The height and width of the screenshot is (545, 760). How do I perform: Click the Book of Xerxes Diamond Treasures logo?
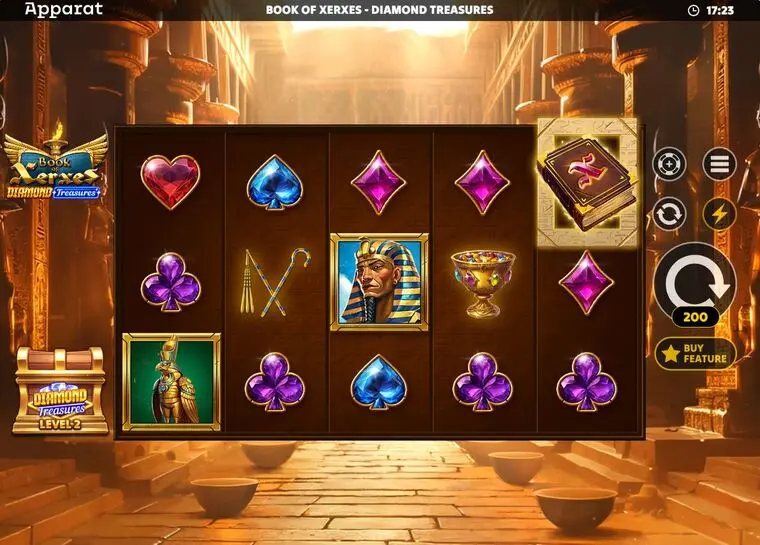tap(55, 166)
